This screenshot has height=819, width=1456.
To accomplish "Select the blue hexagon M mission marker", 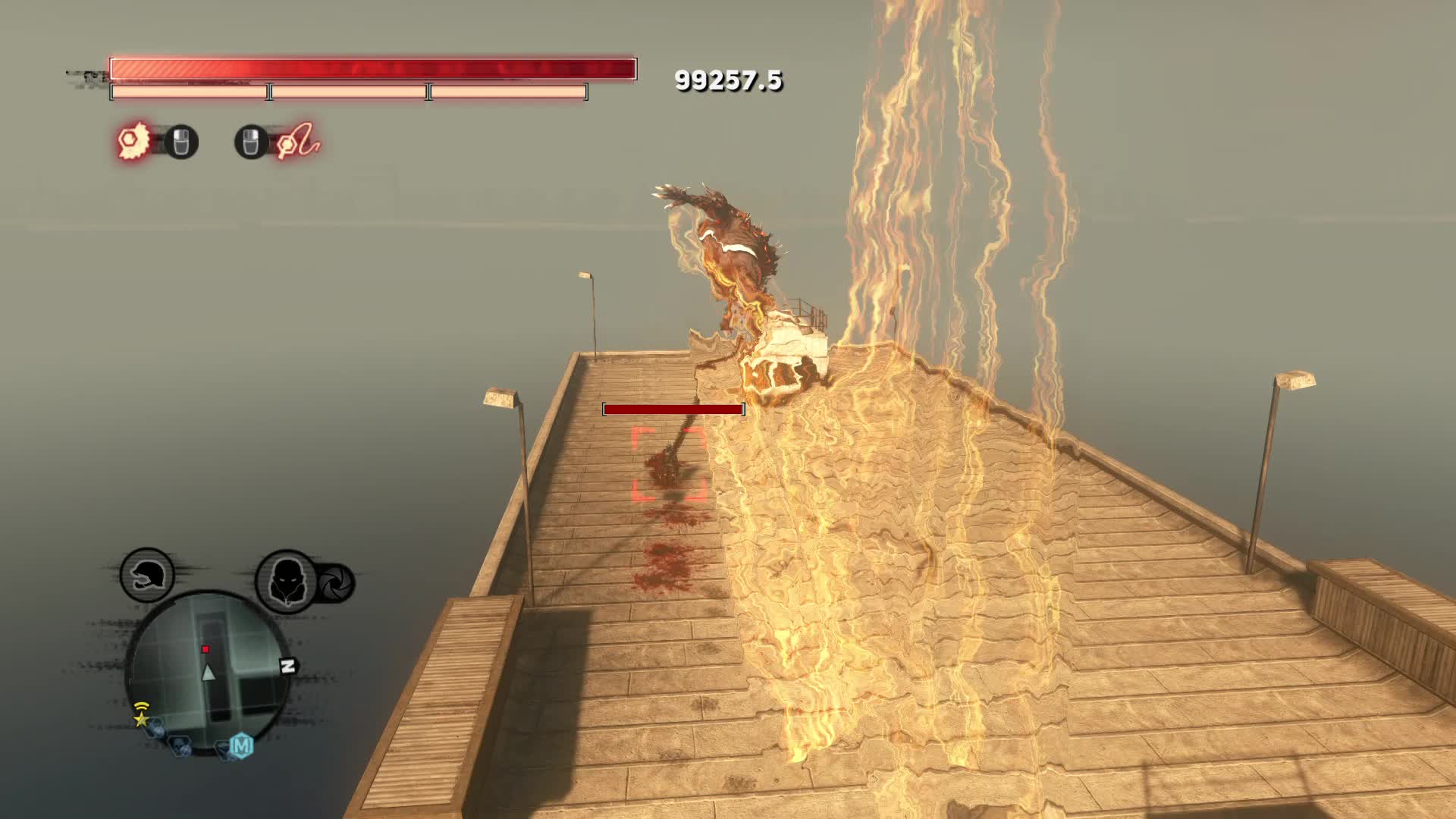I will pyautogui.click(x=241, y=746).
